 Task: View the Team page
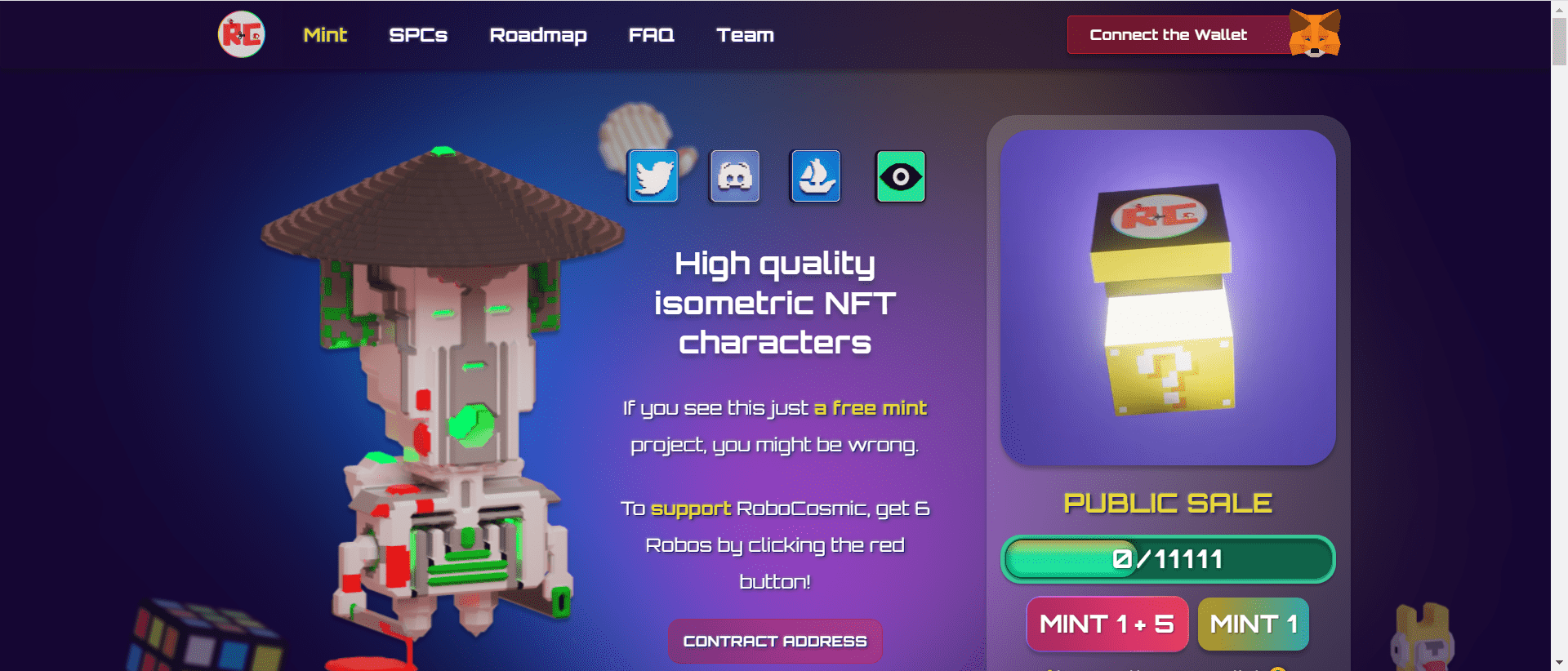pos(744,35)
